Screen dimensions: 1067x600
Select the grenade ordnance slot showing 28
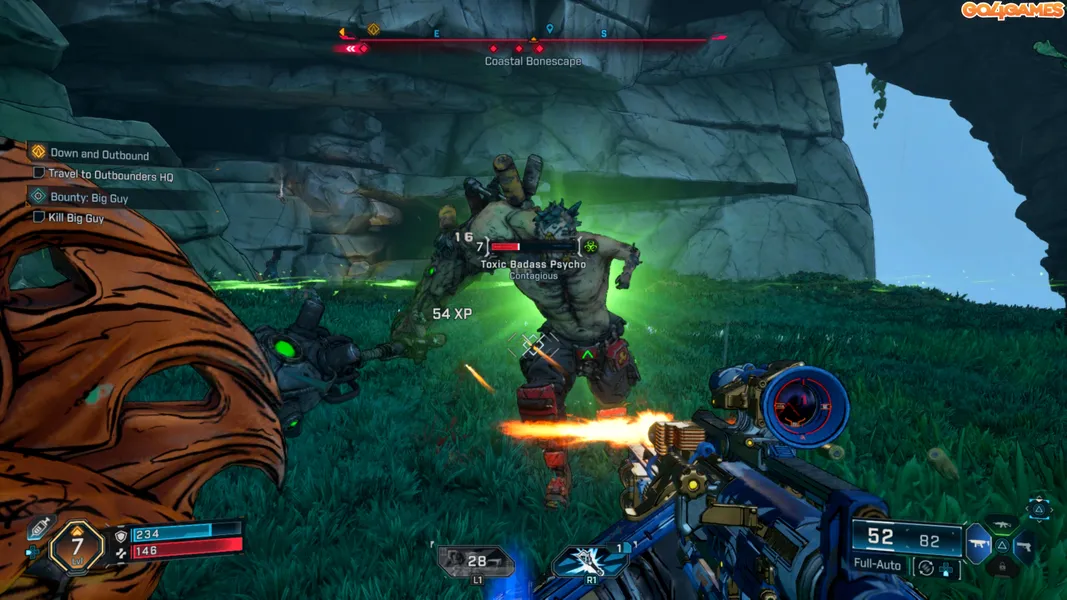click(x=475, y=562)
